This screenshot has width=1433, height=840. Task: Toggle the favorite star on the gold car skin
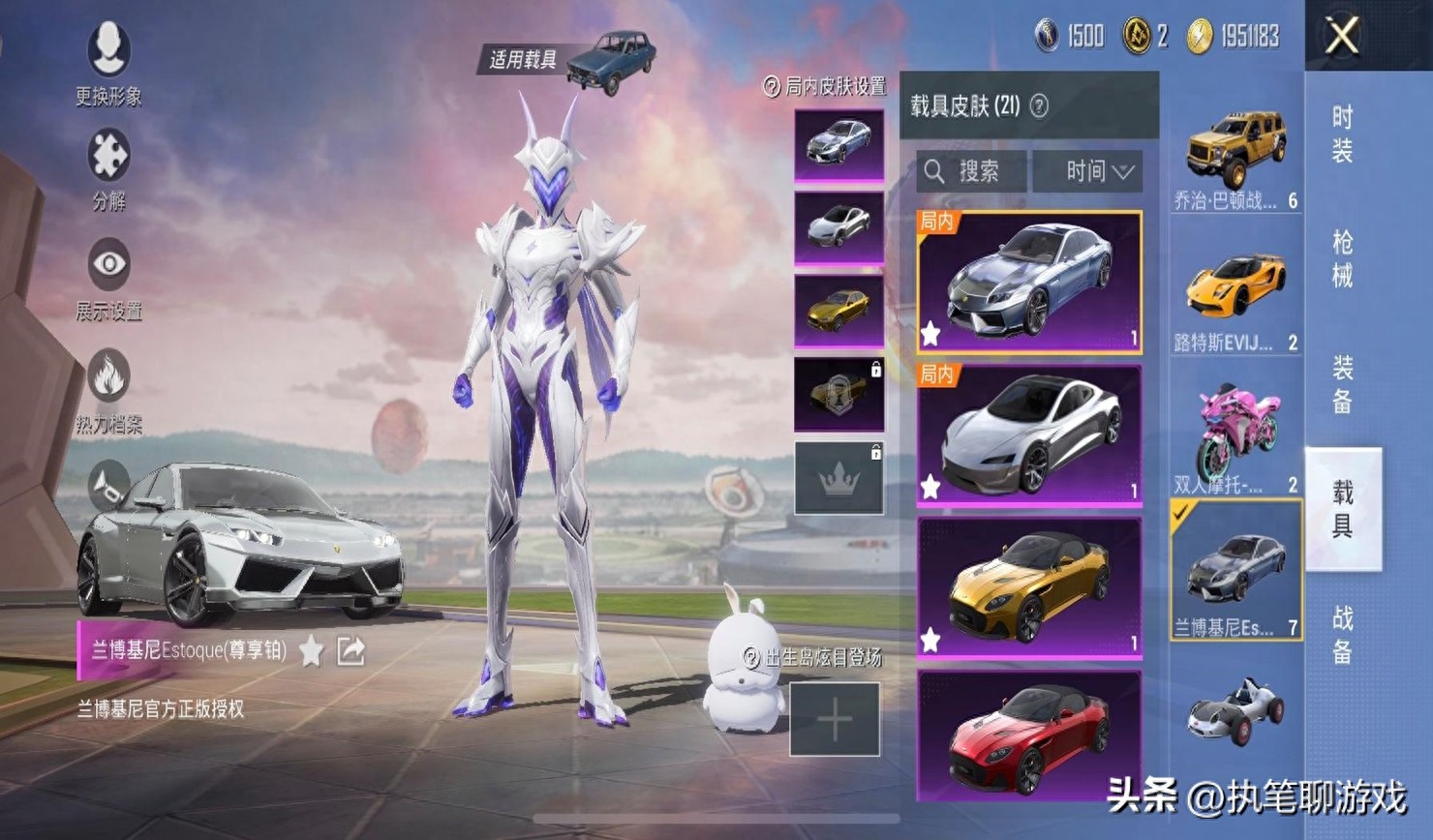pyautogui.click(x=930, y=637)
